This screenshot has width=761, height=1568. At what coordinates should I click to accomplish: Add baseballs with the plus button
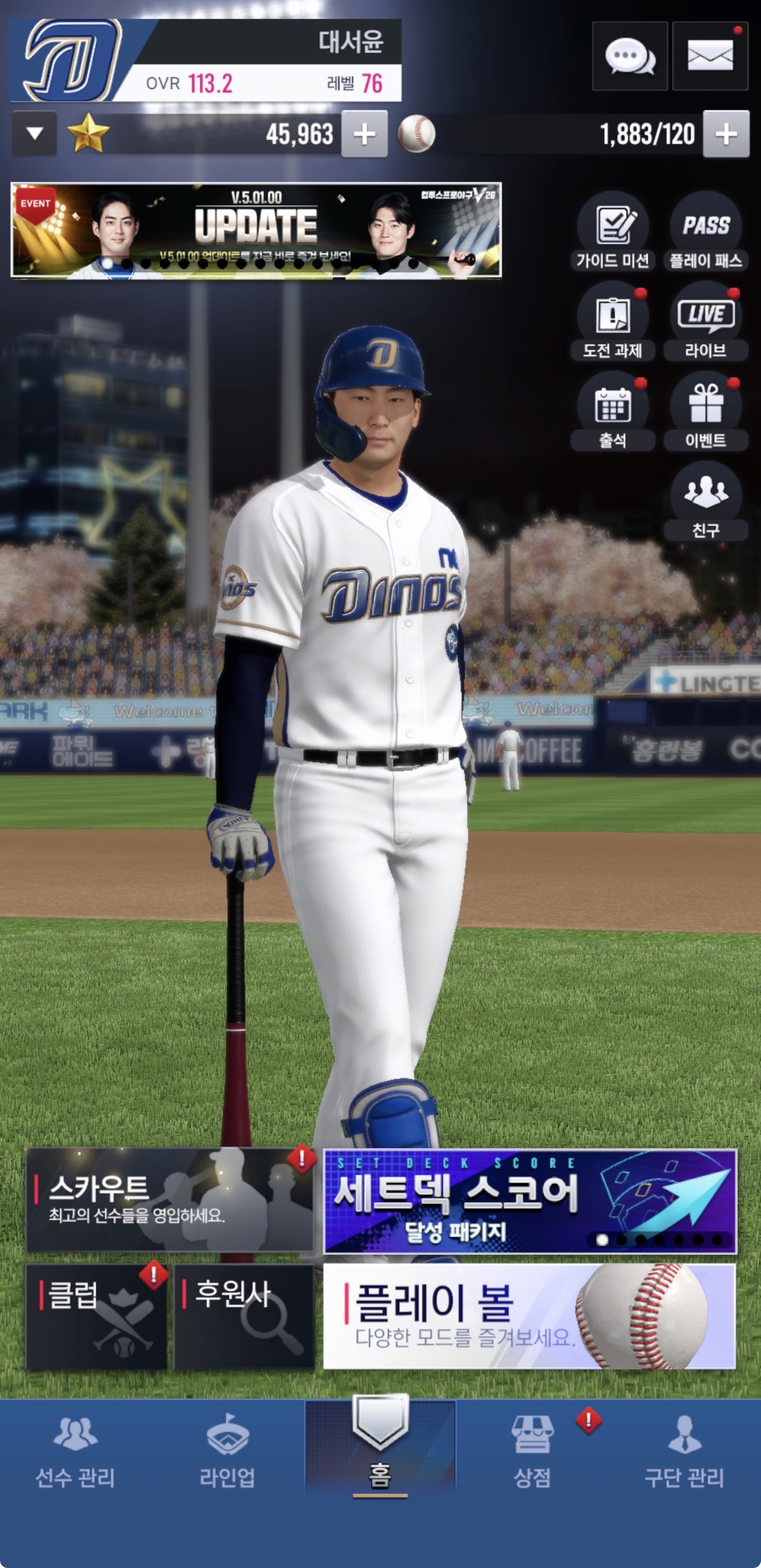725,134
